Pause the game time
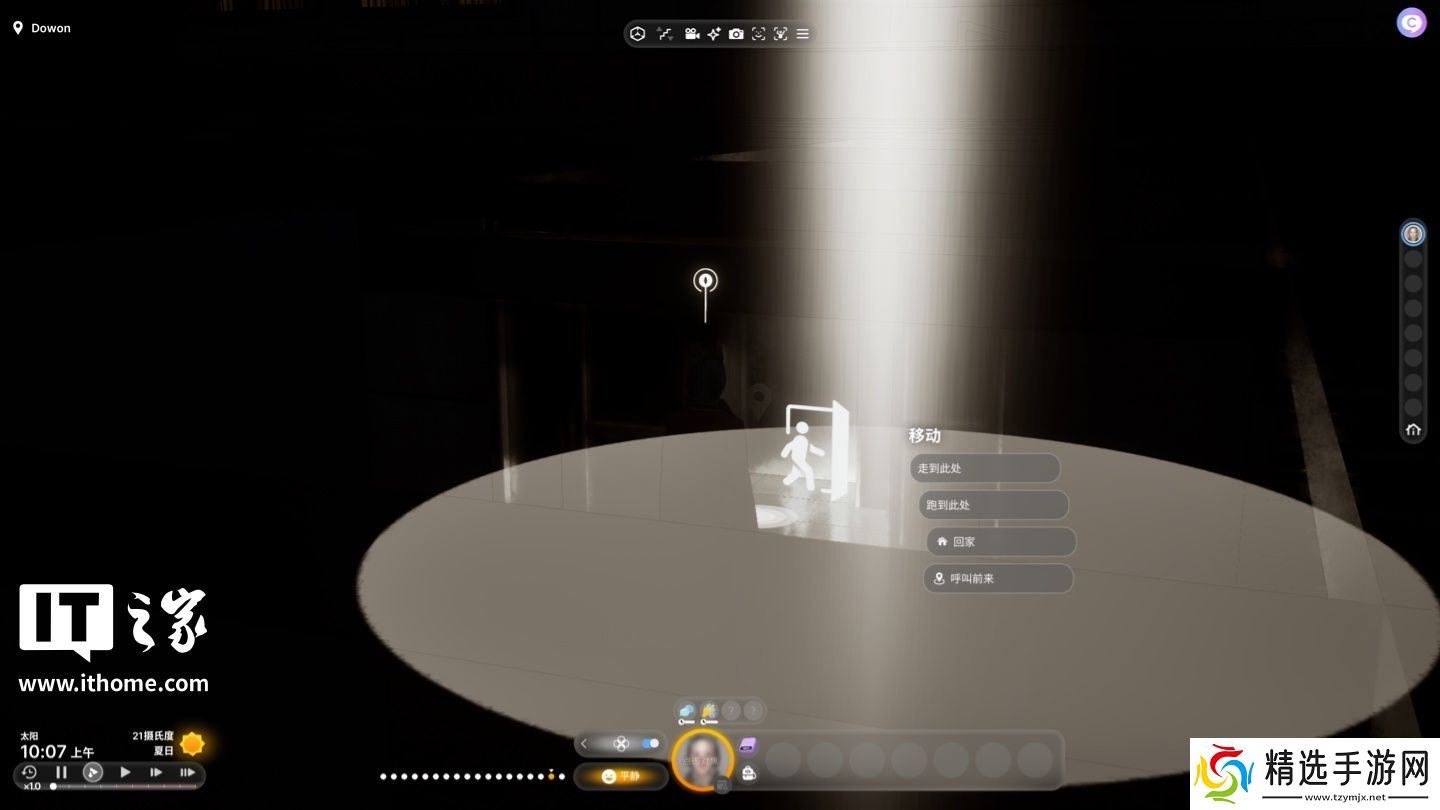The height and width of the screenshot is (810, 1440). tap(61, 772)
